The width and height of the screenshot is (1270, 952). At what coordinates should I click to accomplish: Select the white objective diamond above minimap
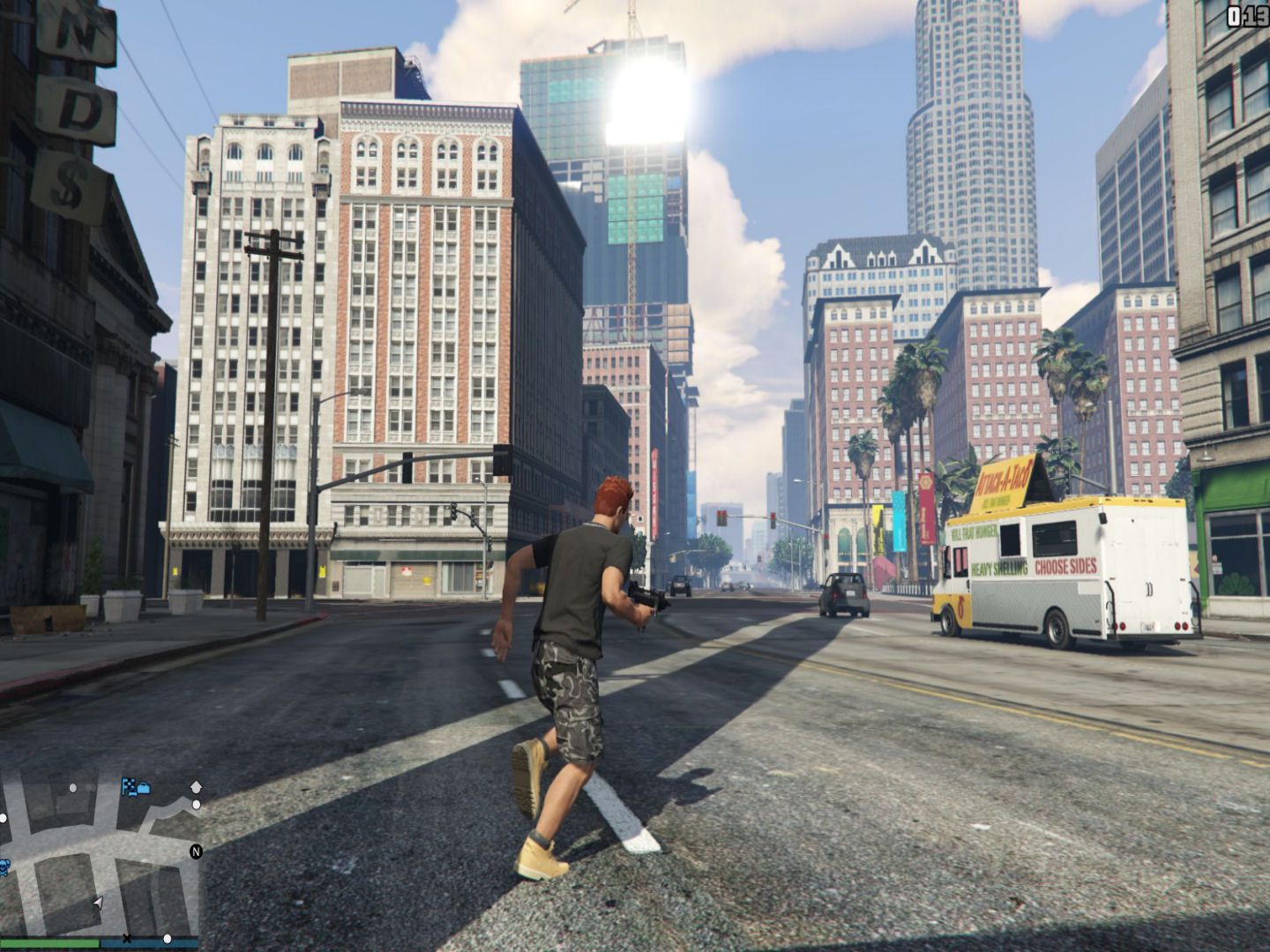tap(196, 786)
